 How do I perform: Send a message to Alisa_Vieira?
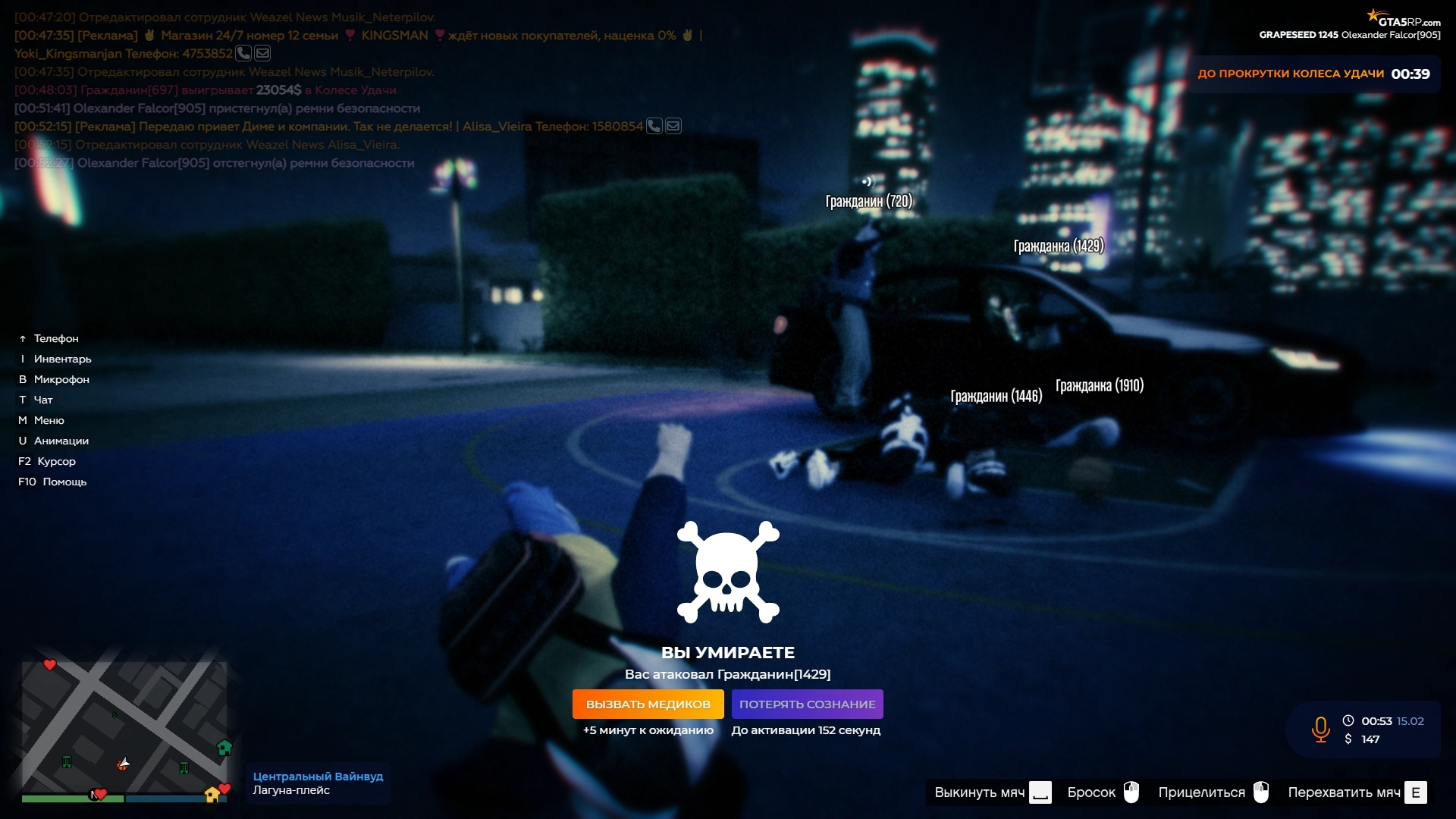673,126
